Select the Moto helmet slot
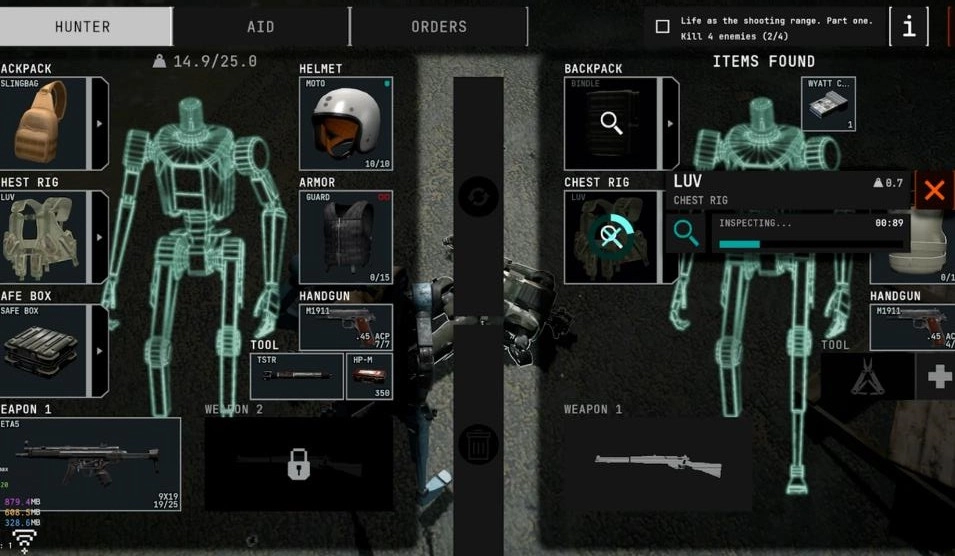This screenshot has width=955, height=556. click(345, 123)
